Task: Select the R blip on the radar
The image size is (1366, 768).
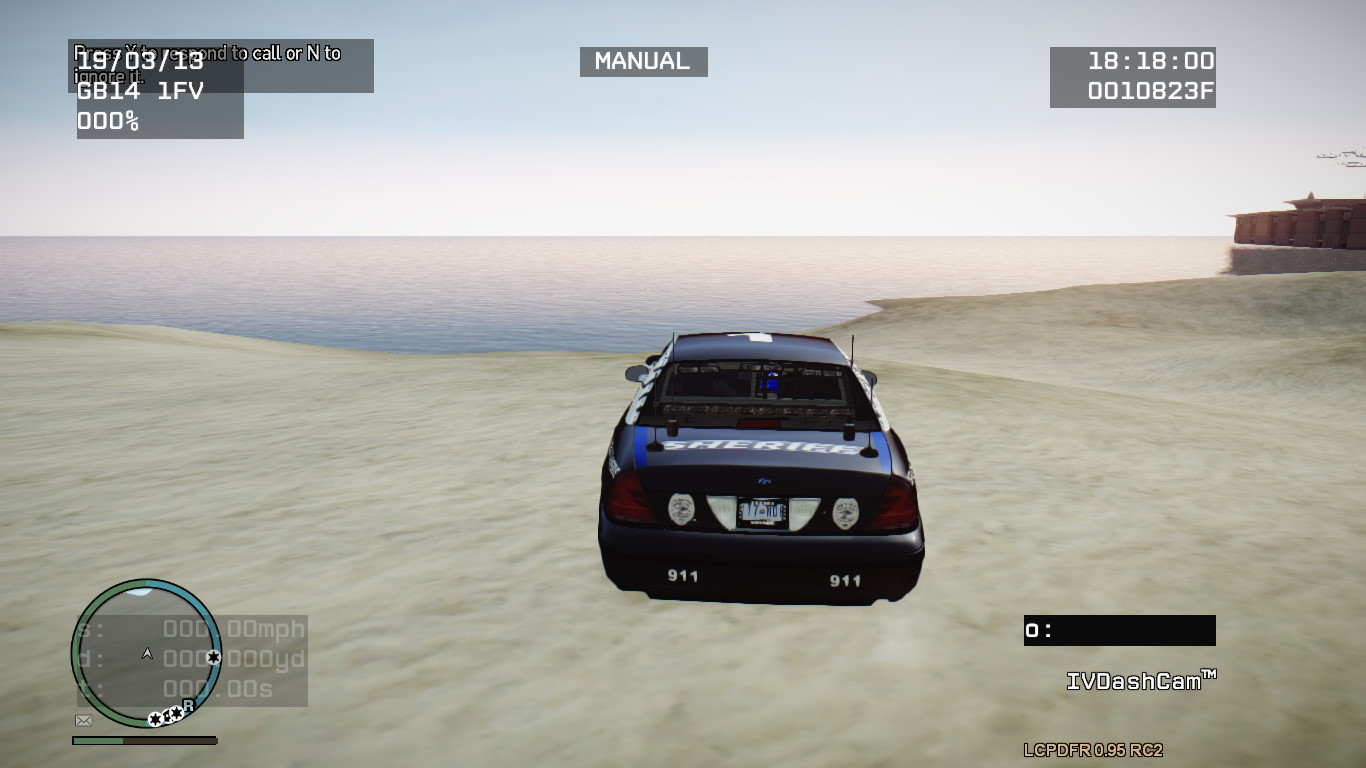Action: pyautogui.click(x=189, y=705)
